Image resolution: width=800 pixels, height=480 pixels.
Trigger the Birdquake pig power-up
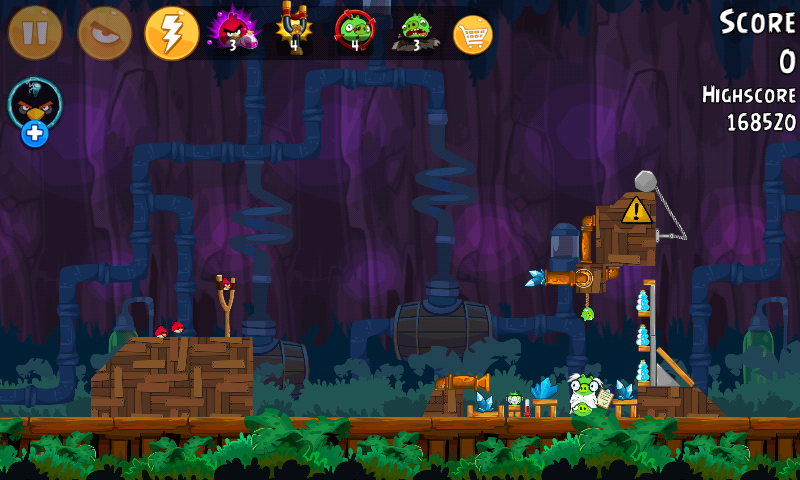[414, 31]
